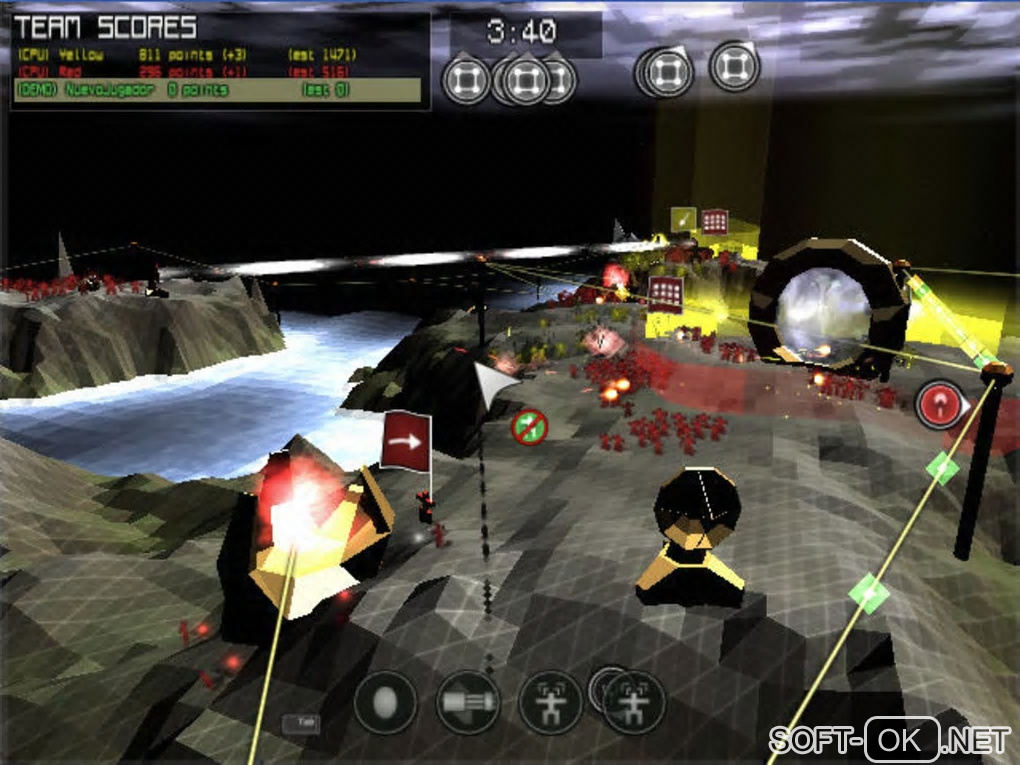Choose the Darwinian icon with the overlapping ring
Image resolution: width=1020 pixels, height=765 pixels.
(x=632, y=700)
